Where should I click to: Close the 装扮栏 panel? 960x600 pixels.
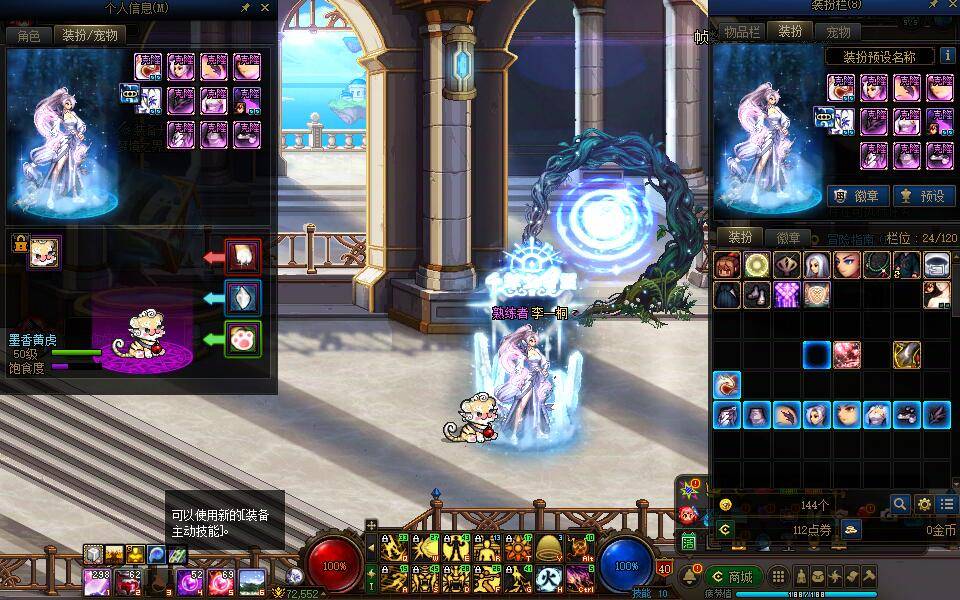point(948,8)
